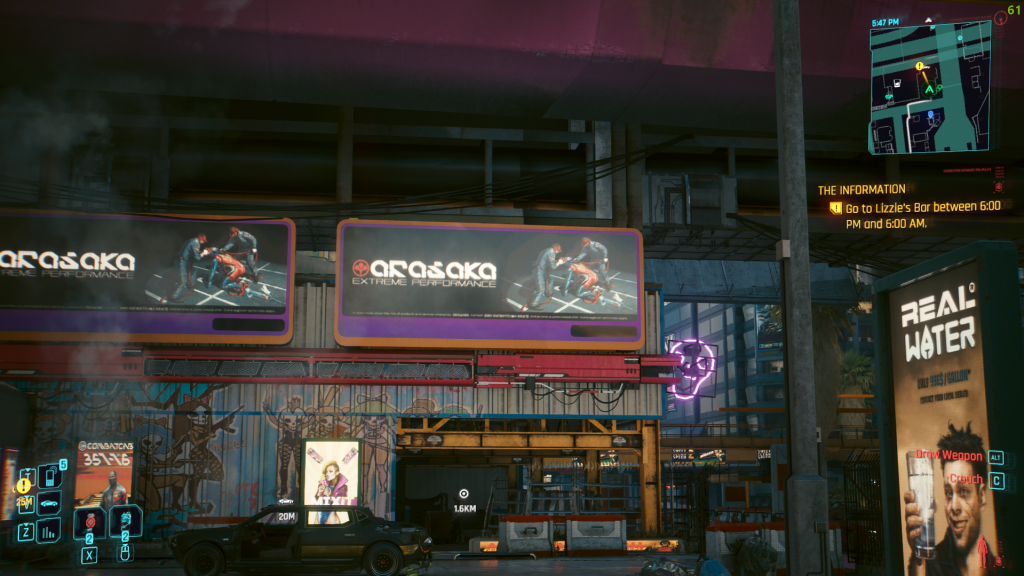Select the grenade quick slot
This screenshot has width=1024, height=576.
pyautogui.click(x=89, y=521)
